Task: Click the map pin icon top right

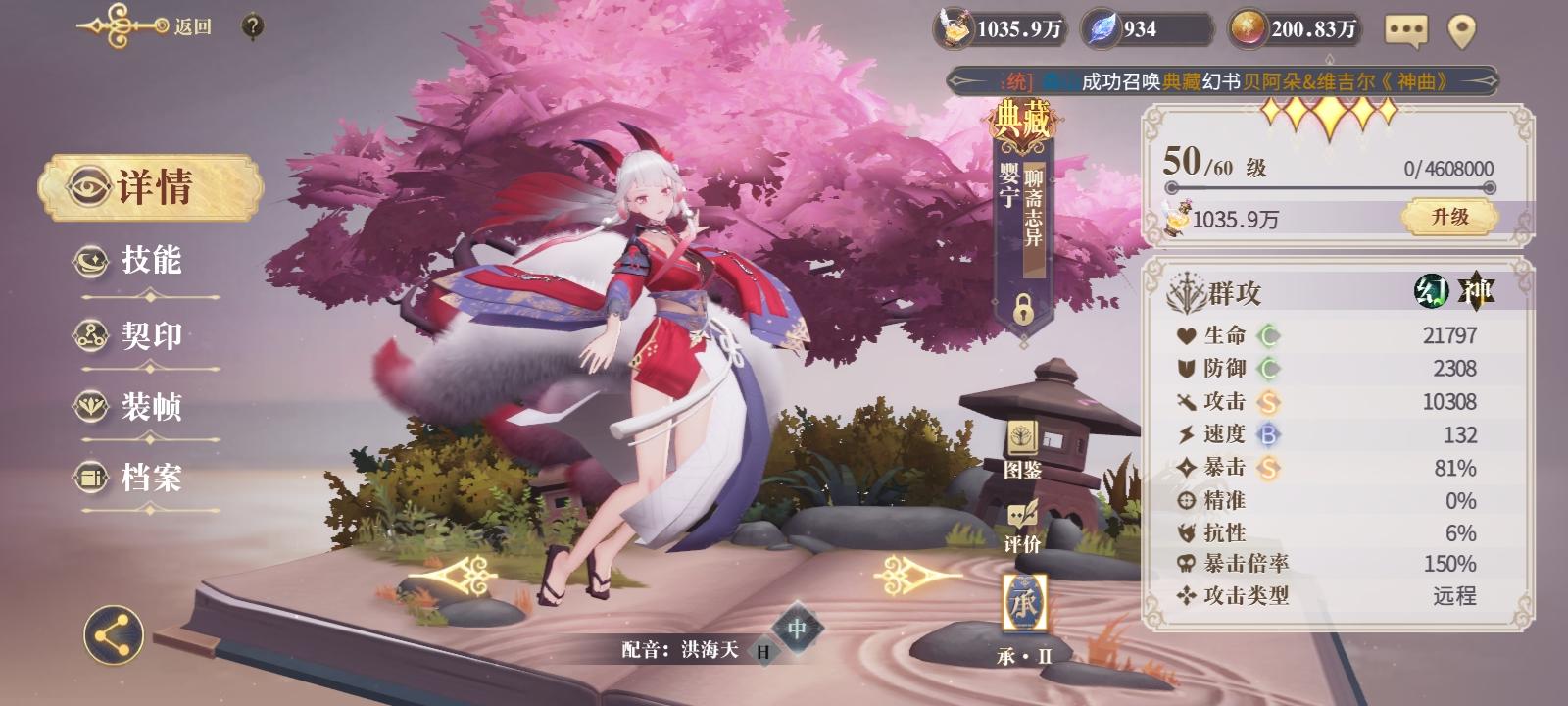Action: click(x=1463, y=30)
